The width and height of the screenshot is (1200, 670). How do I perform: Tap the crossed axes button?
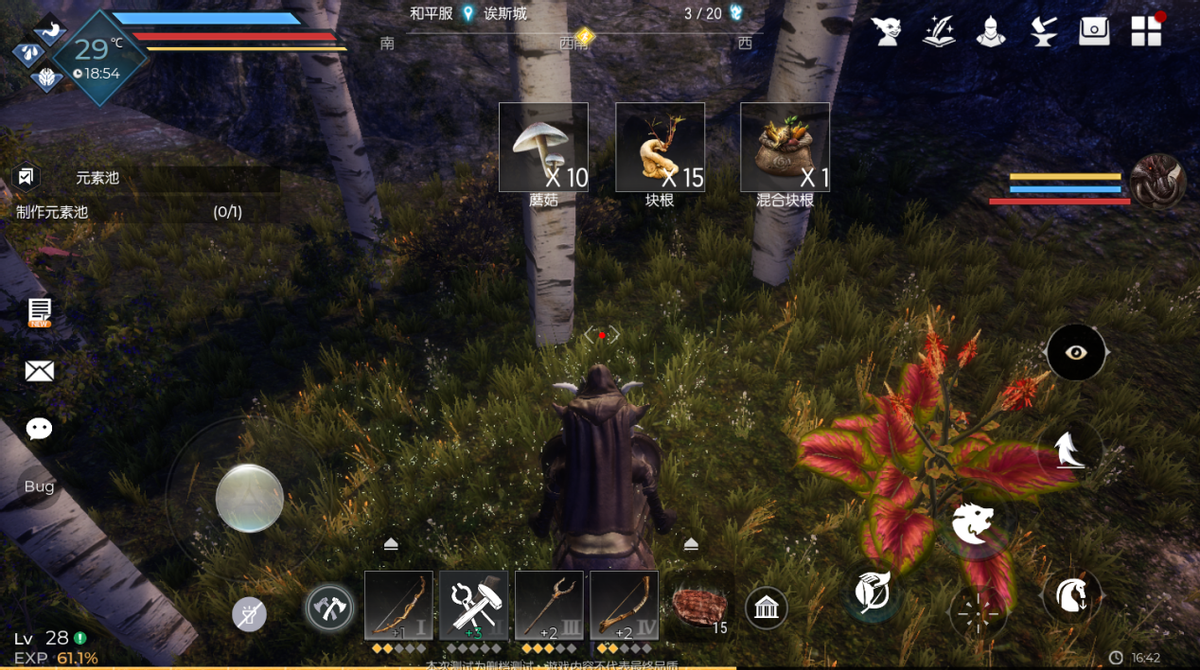(x=329, y=607)
